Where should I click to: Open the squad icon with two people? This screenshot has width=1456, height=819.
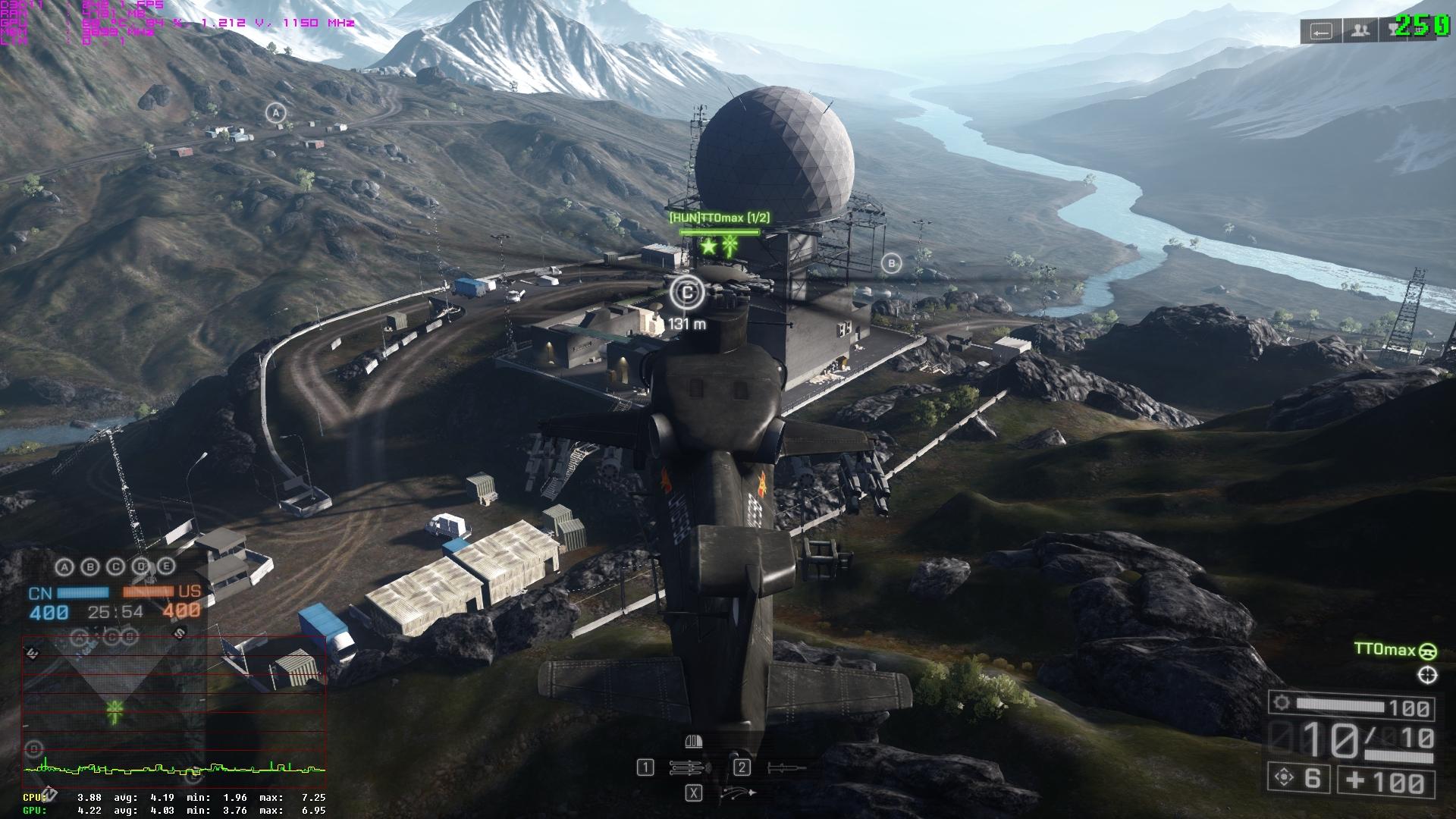tap(1361, 31)
